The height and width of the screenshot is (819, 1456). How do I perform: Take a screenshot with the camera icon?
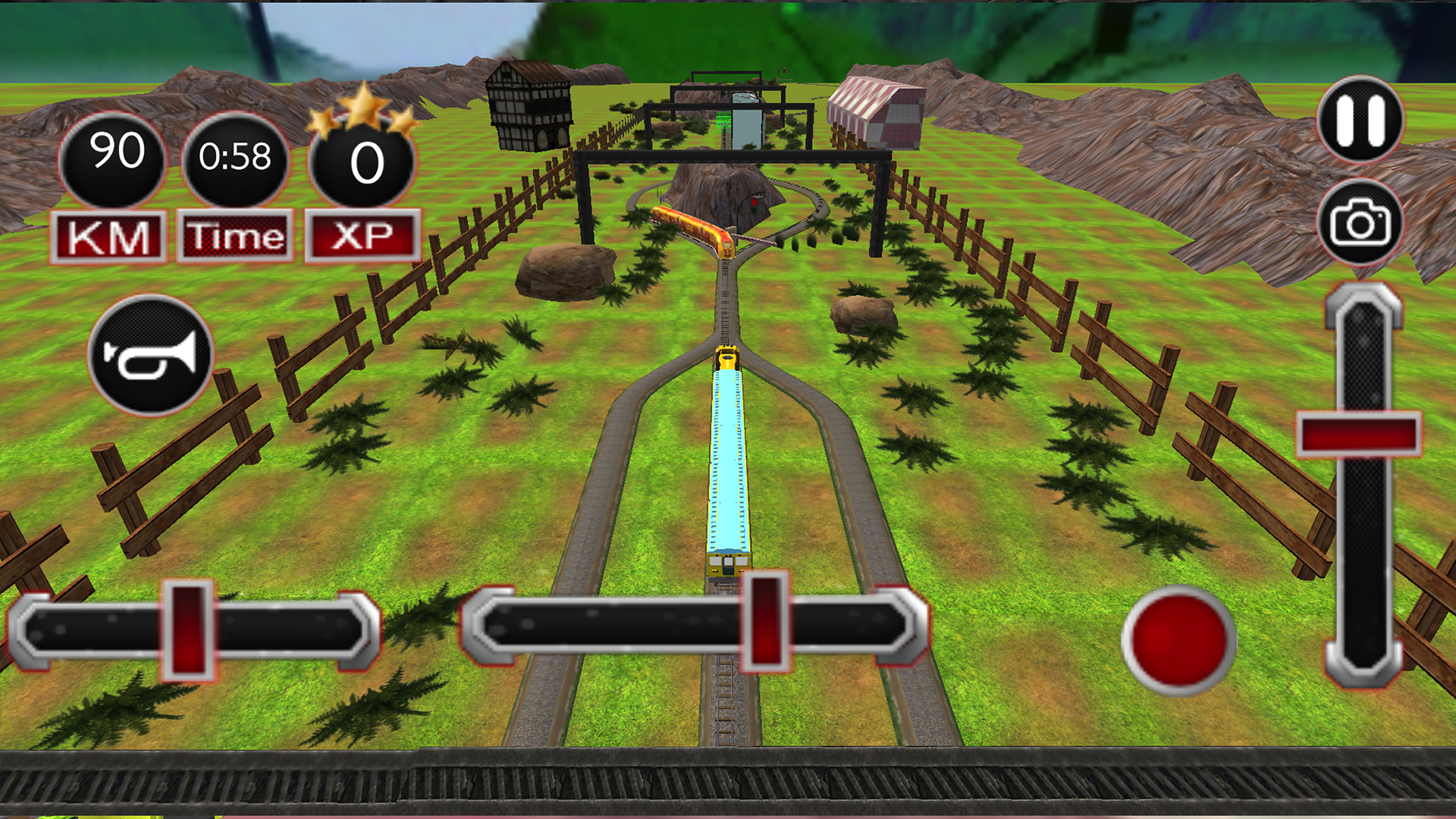coord(1361,222)
